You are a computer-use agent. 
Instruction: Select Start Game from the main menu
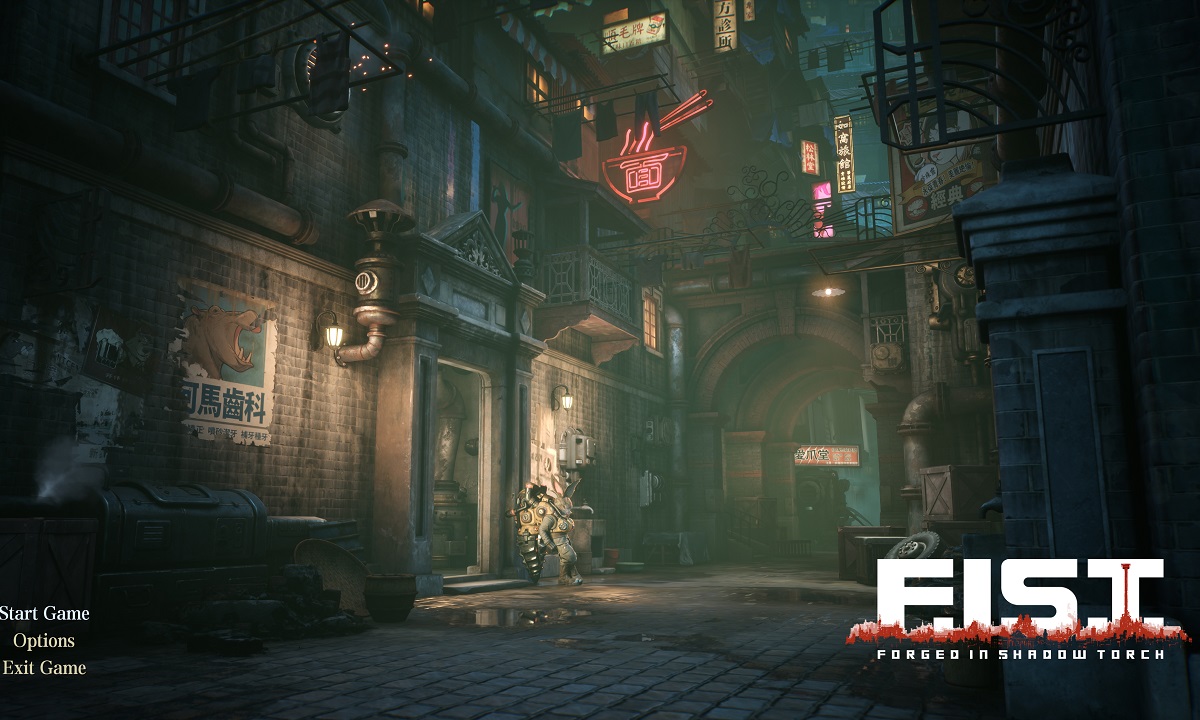[x=44, y=613]
